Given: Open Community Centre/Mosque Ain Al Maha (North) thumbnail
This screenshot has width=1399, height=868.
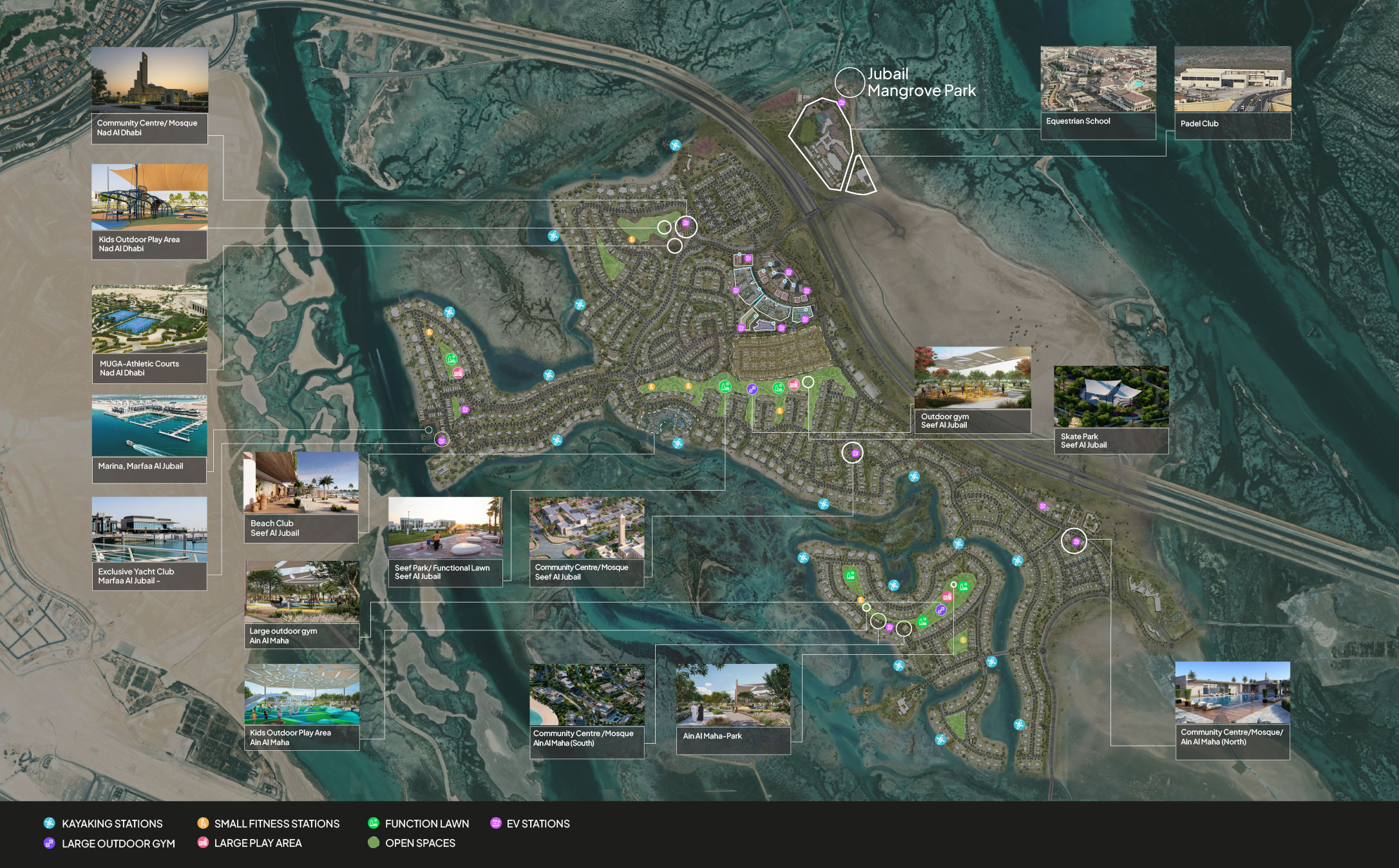Looking at the screenshot, I should pyautogui.click(x=1233, y=693).
